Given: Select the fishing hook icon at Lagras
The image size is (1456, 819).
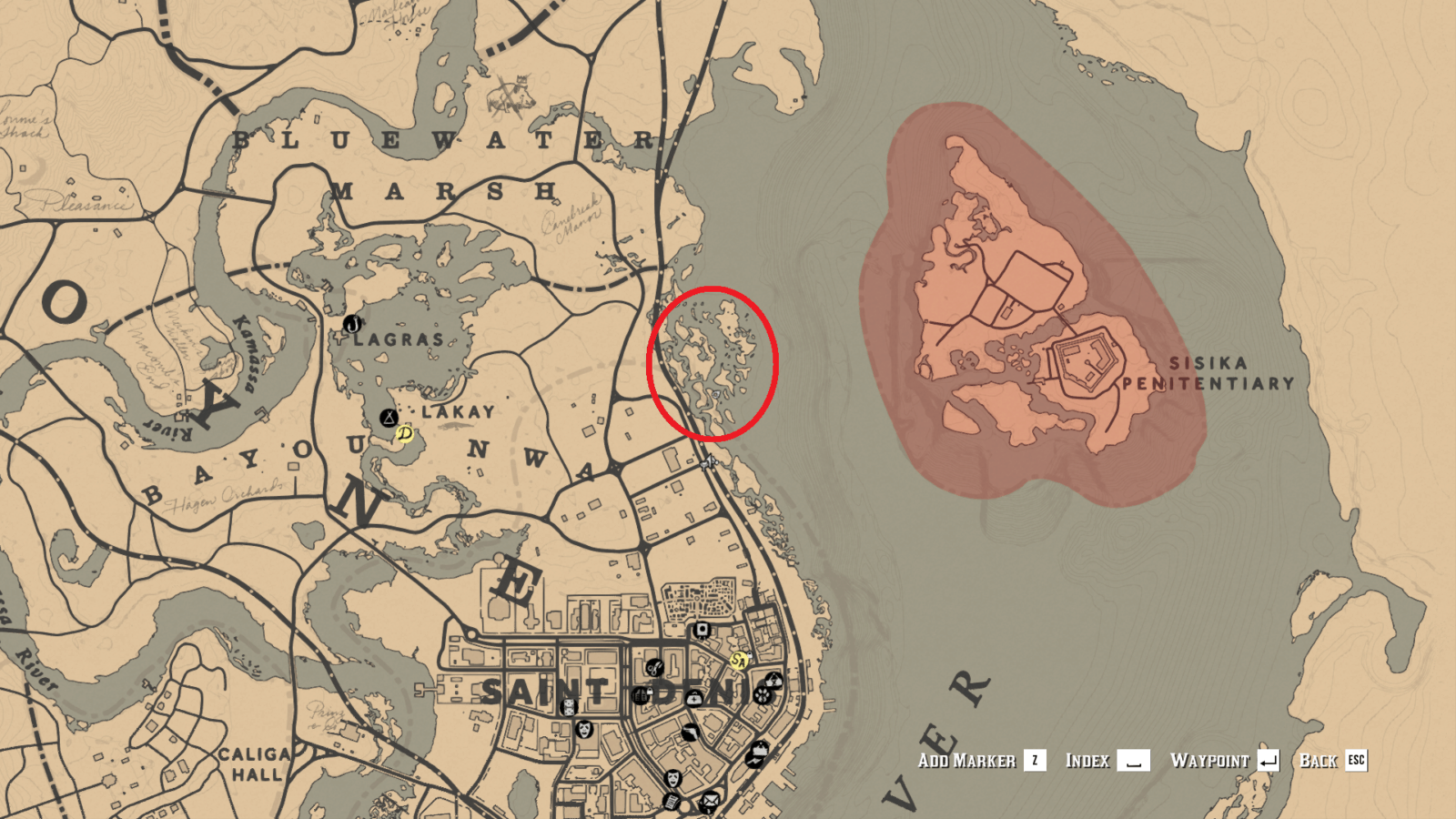Looking at the screenshot, I should pos(352,325).
